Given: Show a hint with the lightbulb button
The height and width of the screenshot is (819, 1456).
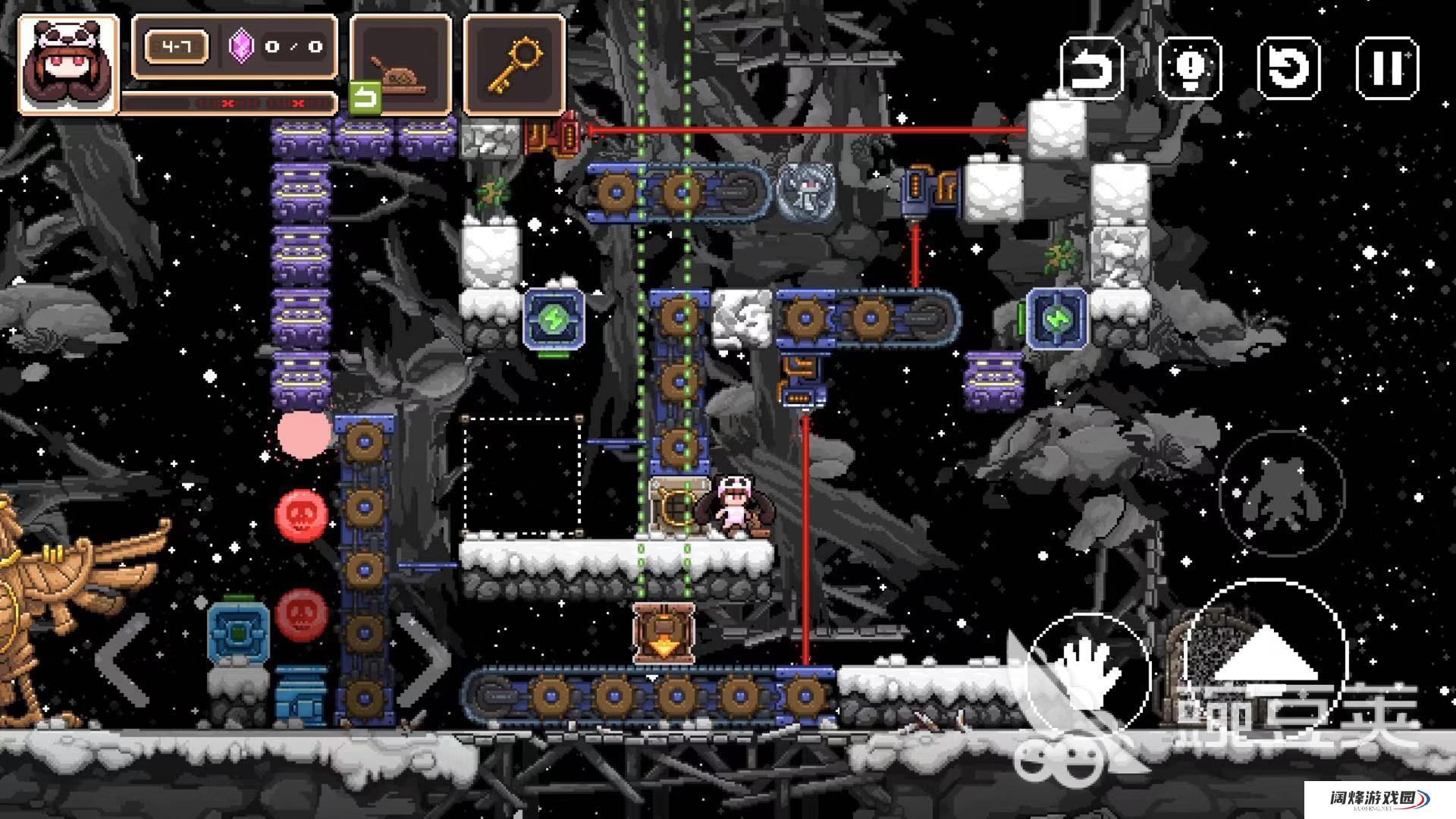Looking at the screenshot, I should coord(1190,67).
